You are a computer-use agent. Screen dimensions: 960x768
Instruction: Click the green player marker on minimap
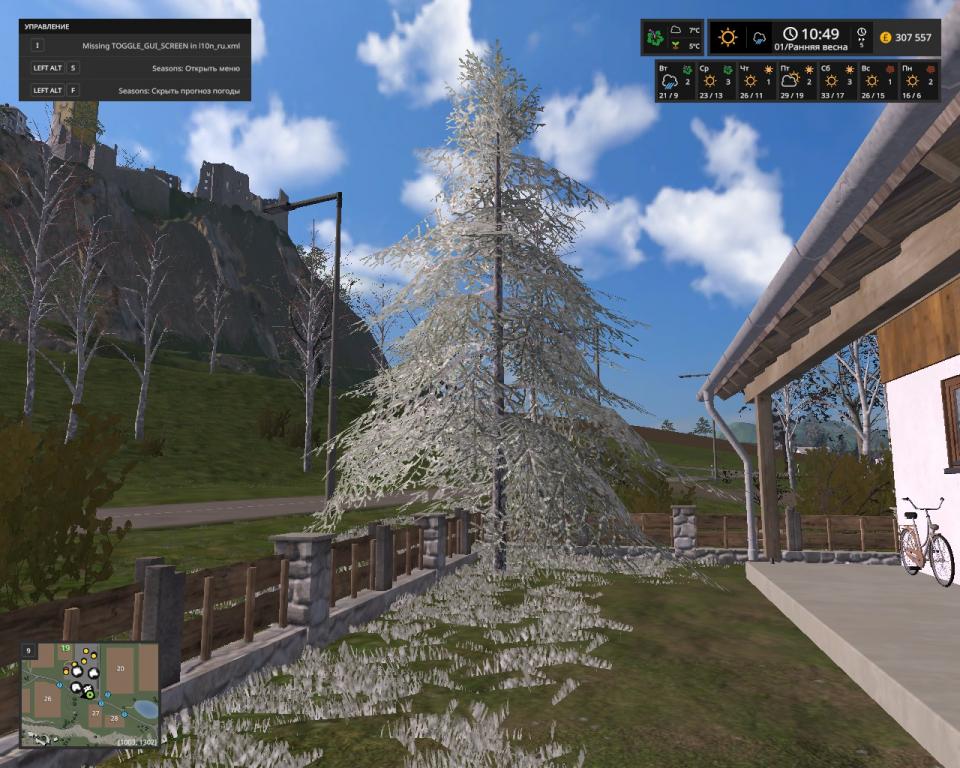[90, 693]
